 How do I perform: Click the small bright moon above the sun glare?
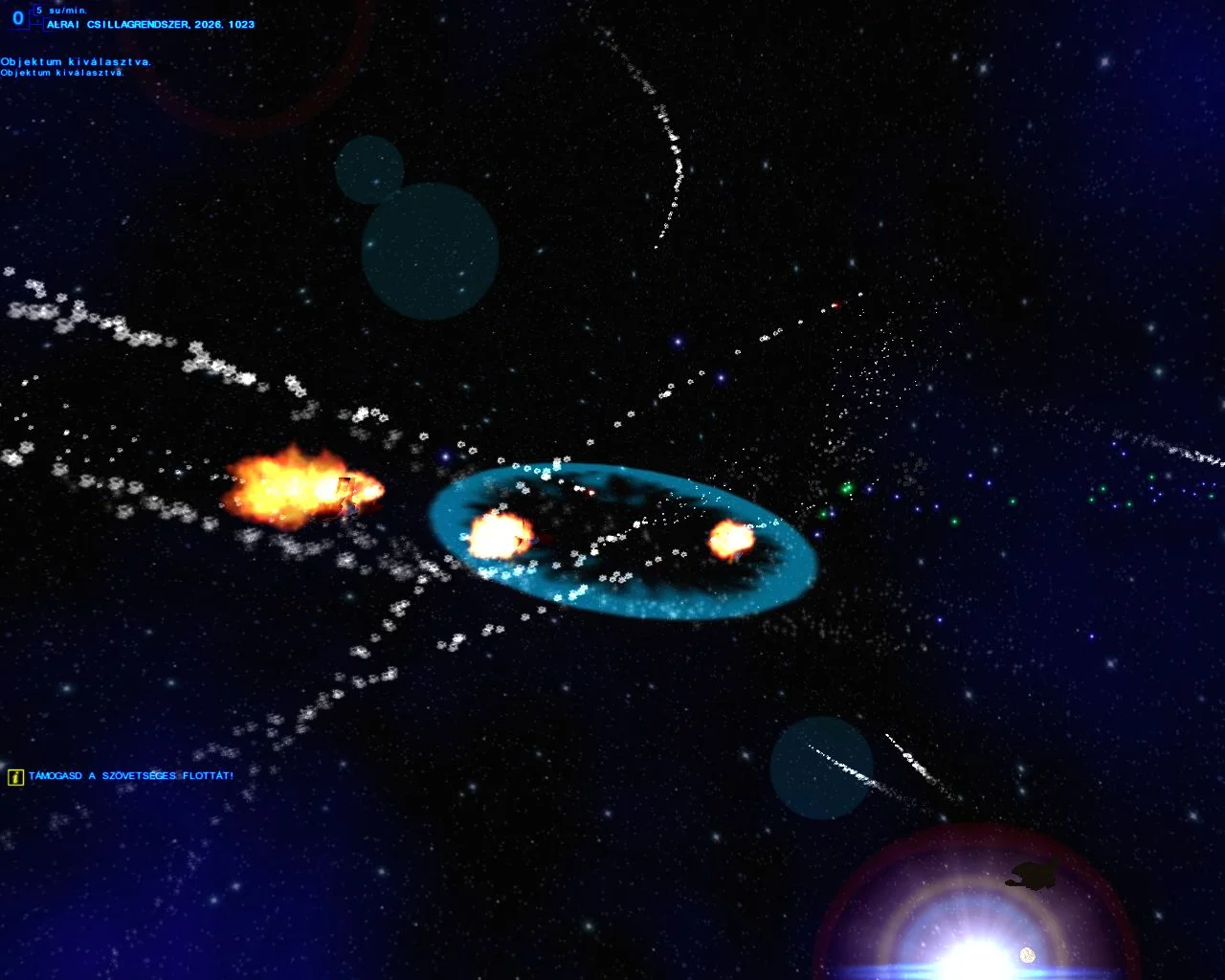pyautogui.click(x=1027, y=953)
